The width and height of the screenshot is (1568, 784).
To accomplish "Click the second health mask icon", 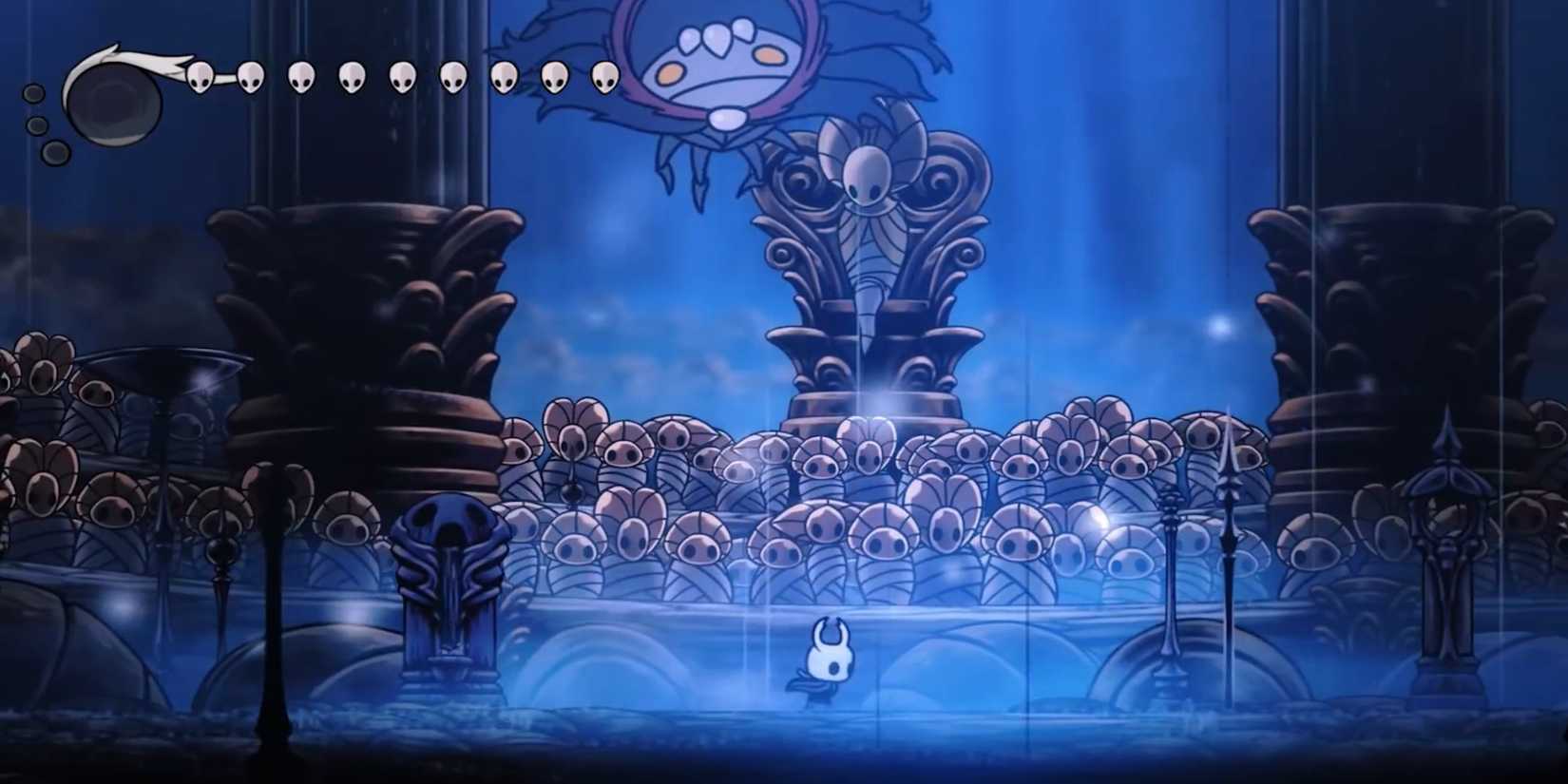I will point(251,76).
